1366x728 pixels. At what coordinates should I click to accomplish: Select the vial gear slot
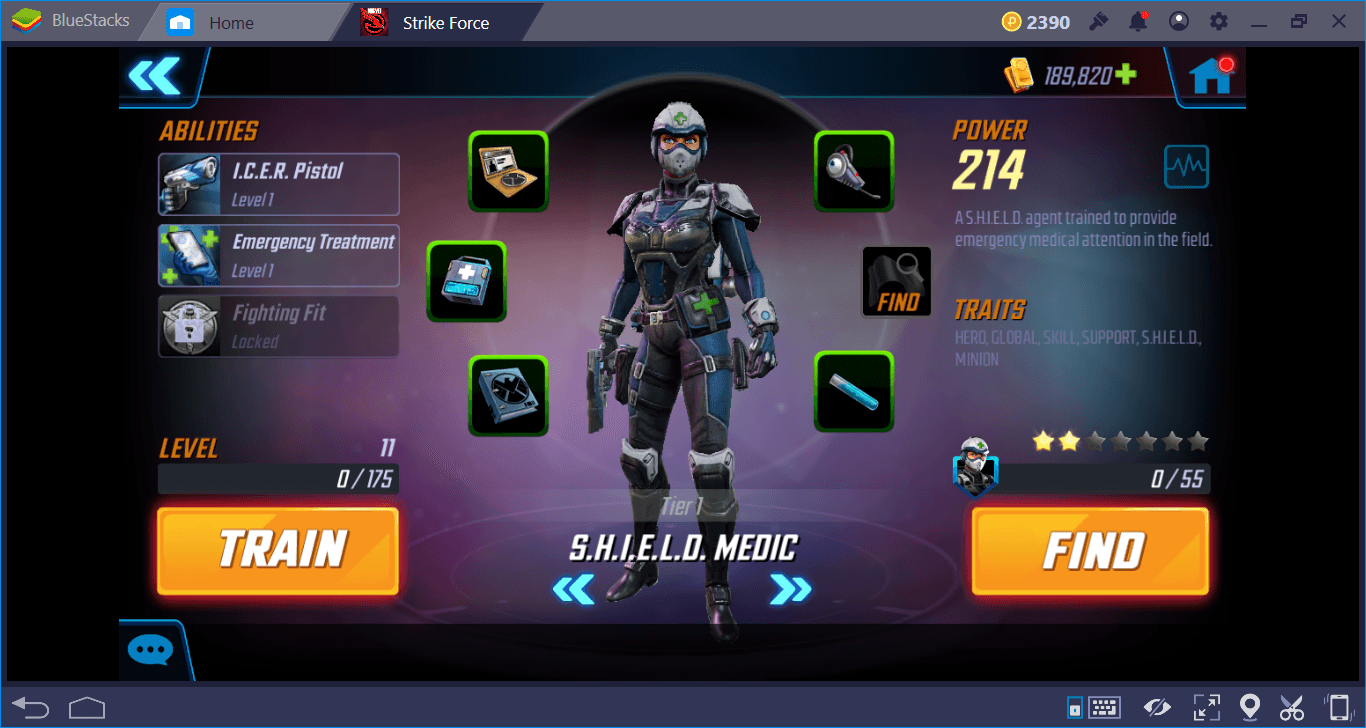tap(853, 390)
